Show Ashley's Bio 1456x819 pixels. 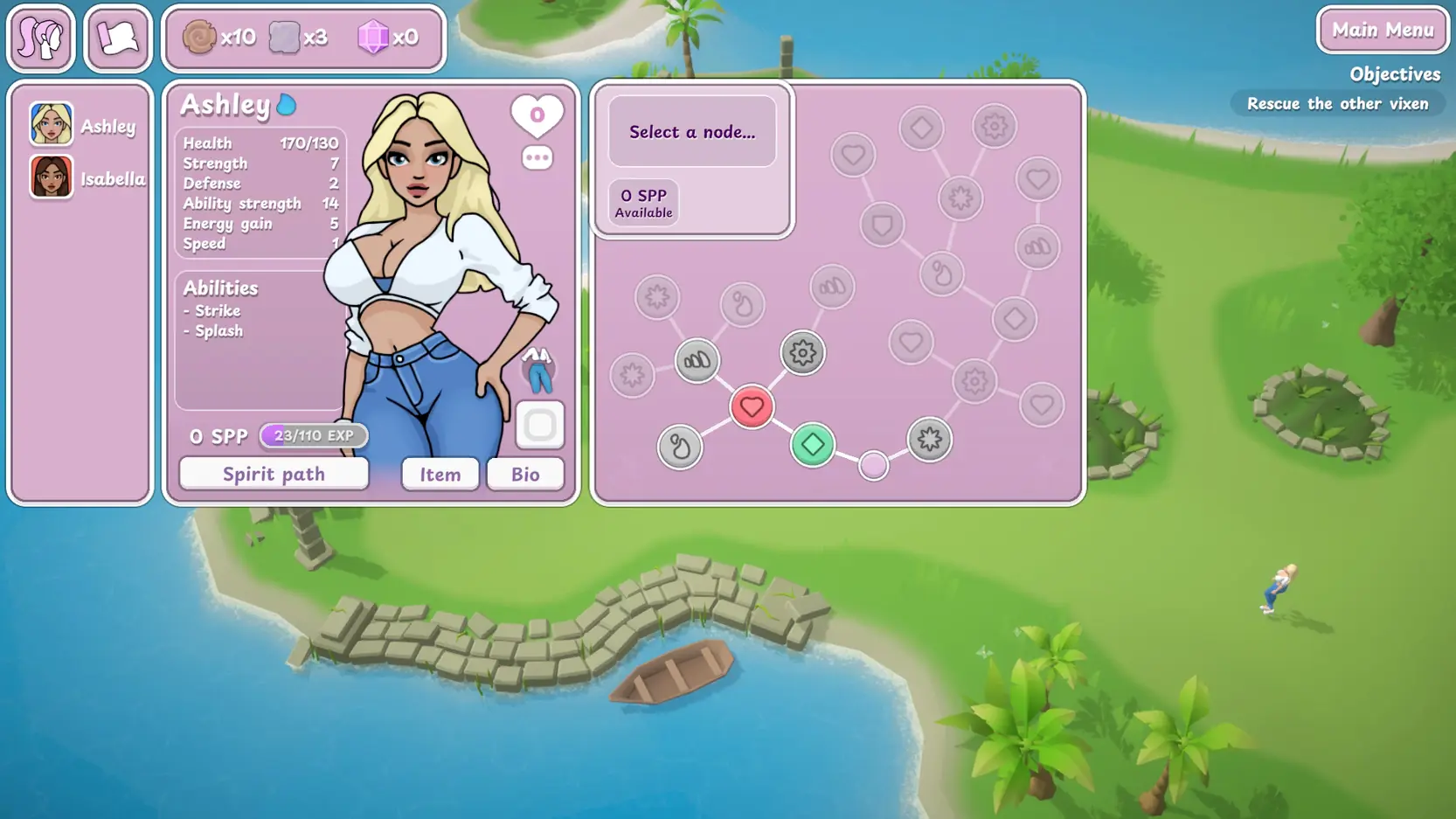click(524, 474)
